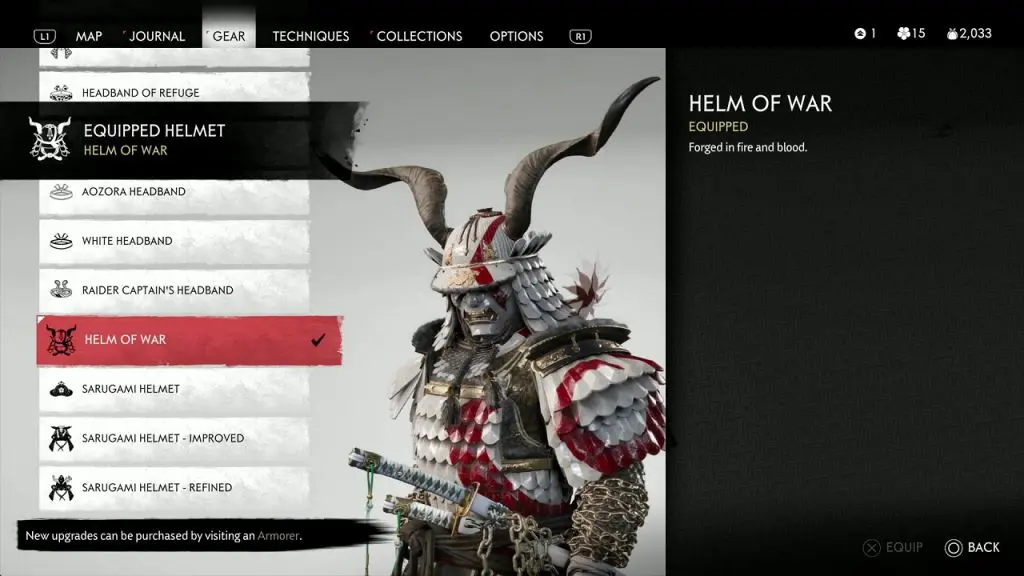This screenshot has width=1024, height=576.
Task: Open the Journal tab
Action: click(156, 36)
